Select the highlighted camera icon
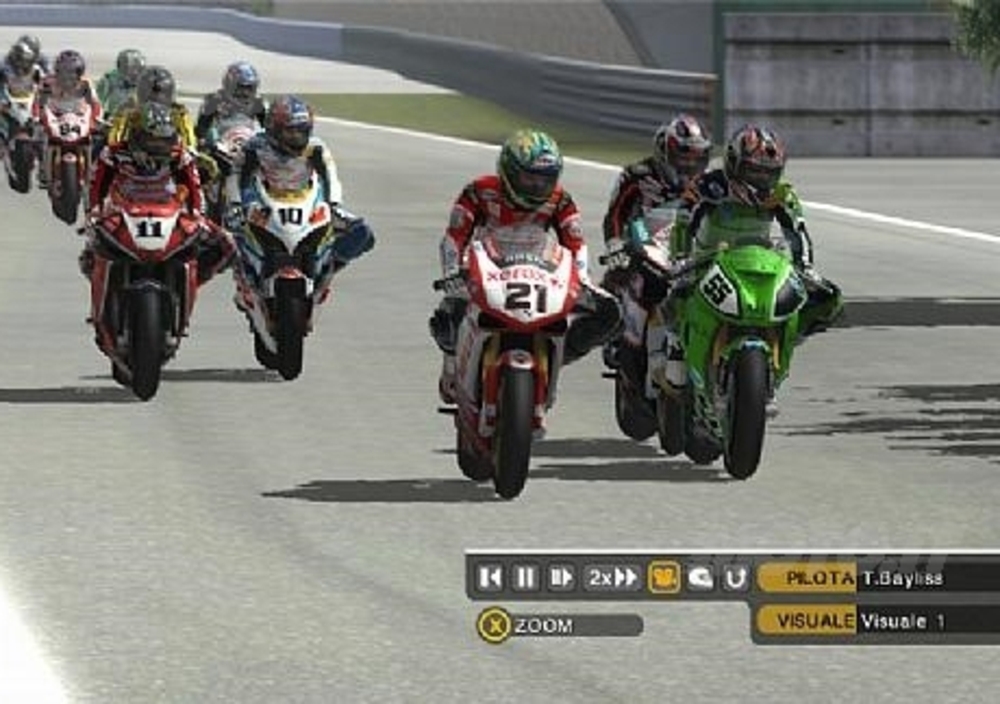The width and height of the screenshot is (1000, 704). 664,577
